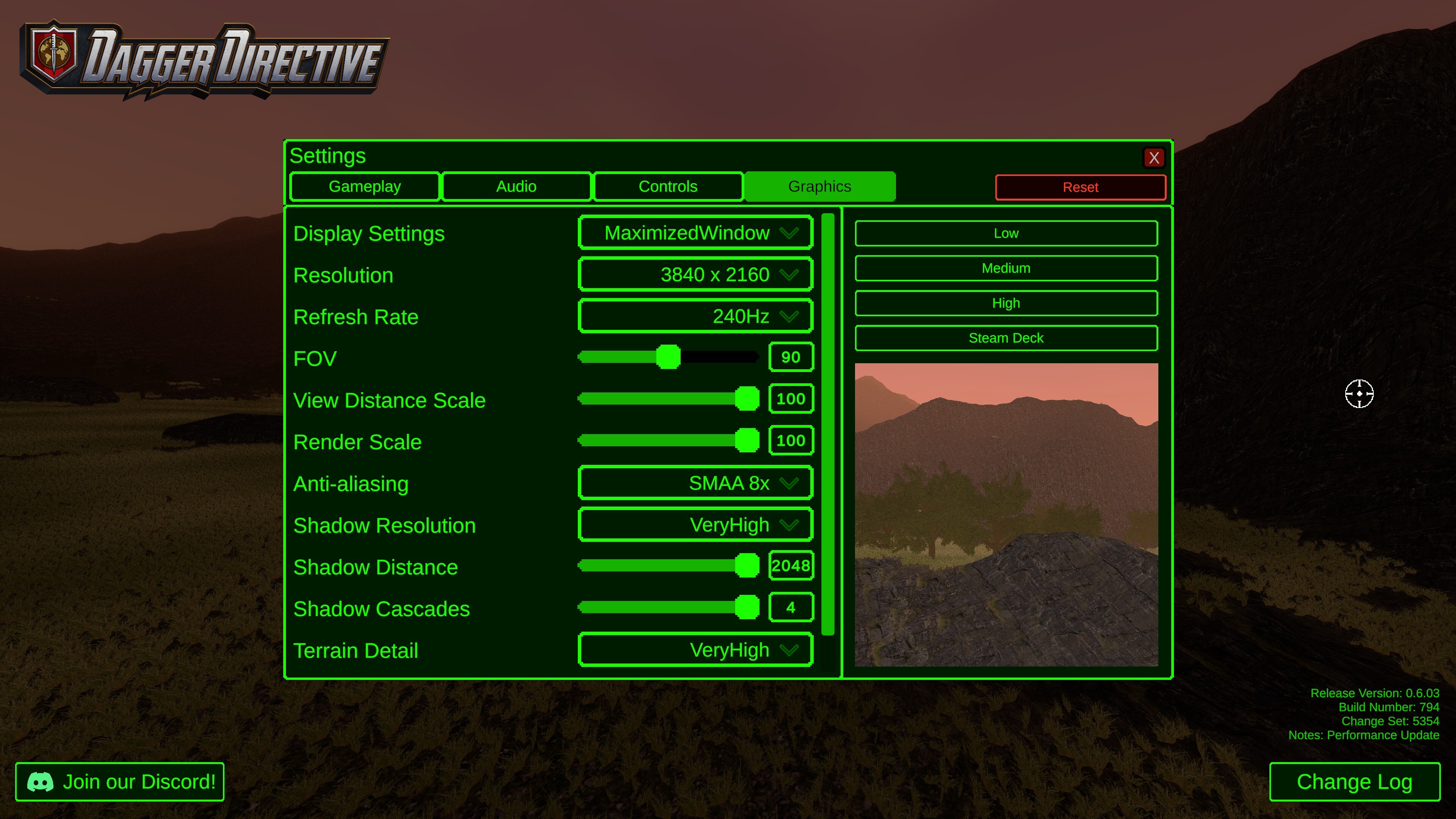
Task: Apply the Medium graphics preset
Action: pyautogui.click(x=1006, y=268)
